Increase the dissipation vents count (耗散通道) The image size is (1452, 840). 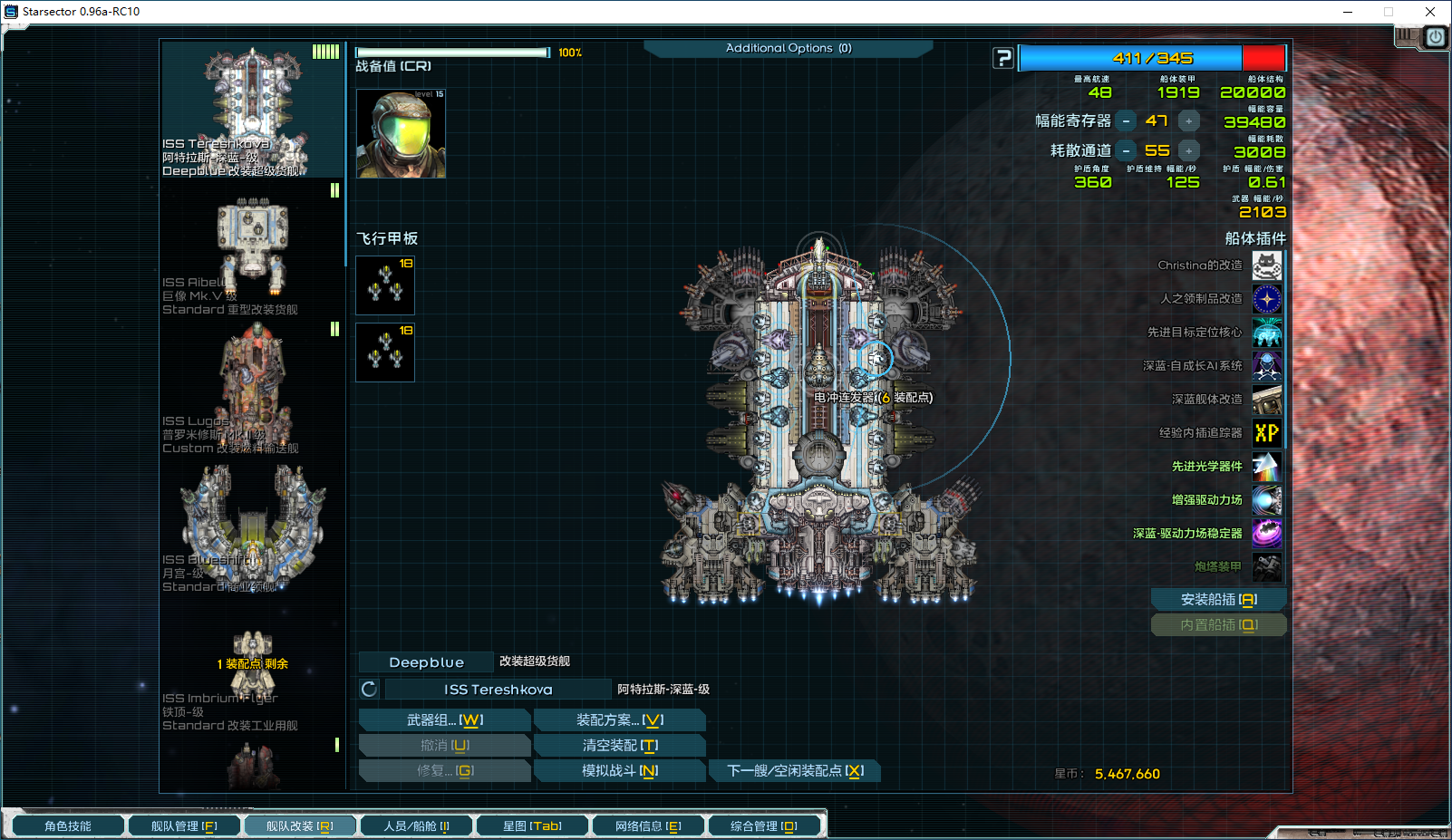(x=1188, y=151)
